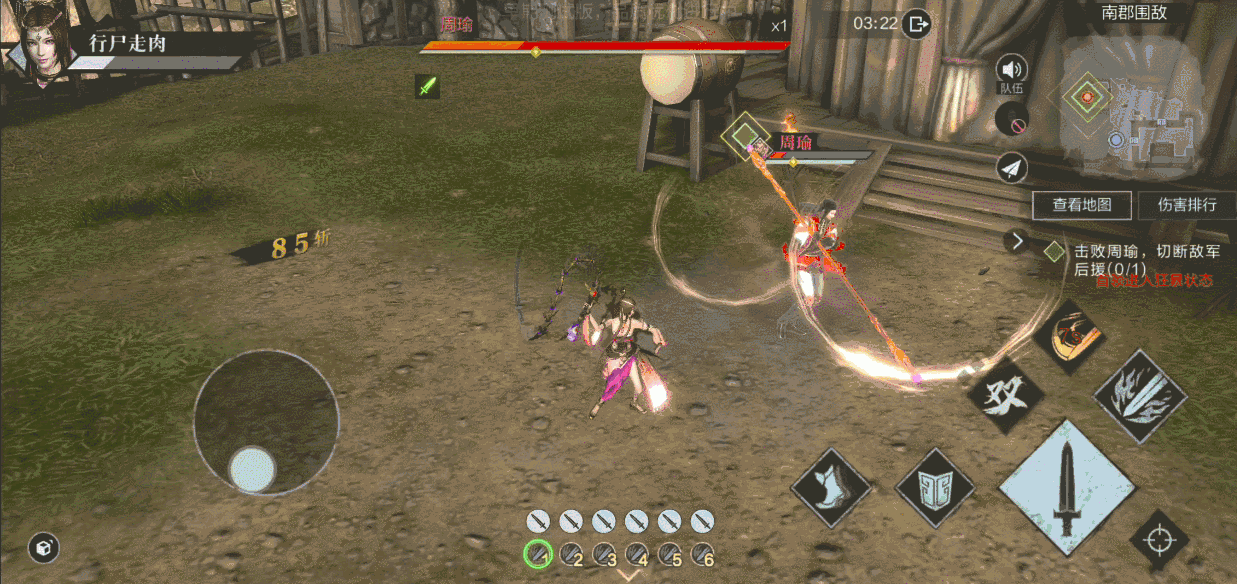Open the cube icon menu

point(44,547)
